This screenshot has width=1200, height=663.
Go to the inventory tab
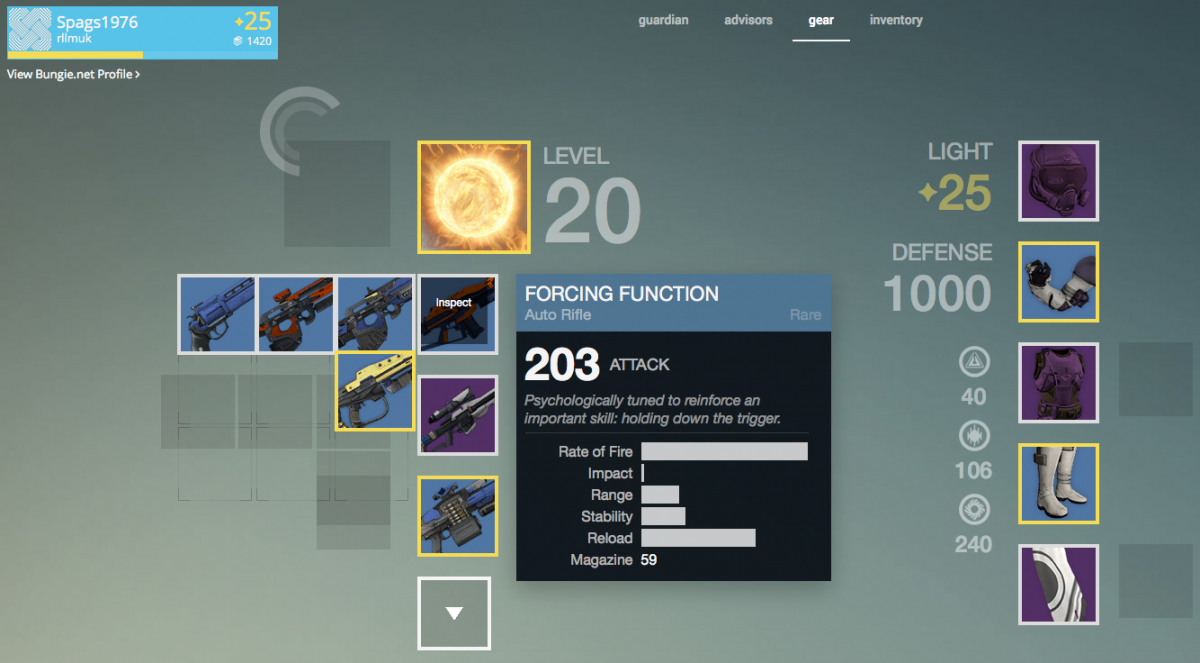click(896, 20)
